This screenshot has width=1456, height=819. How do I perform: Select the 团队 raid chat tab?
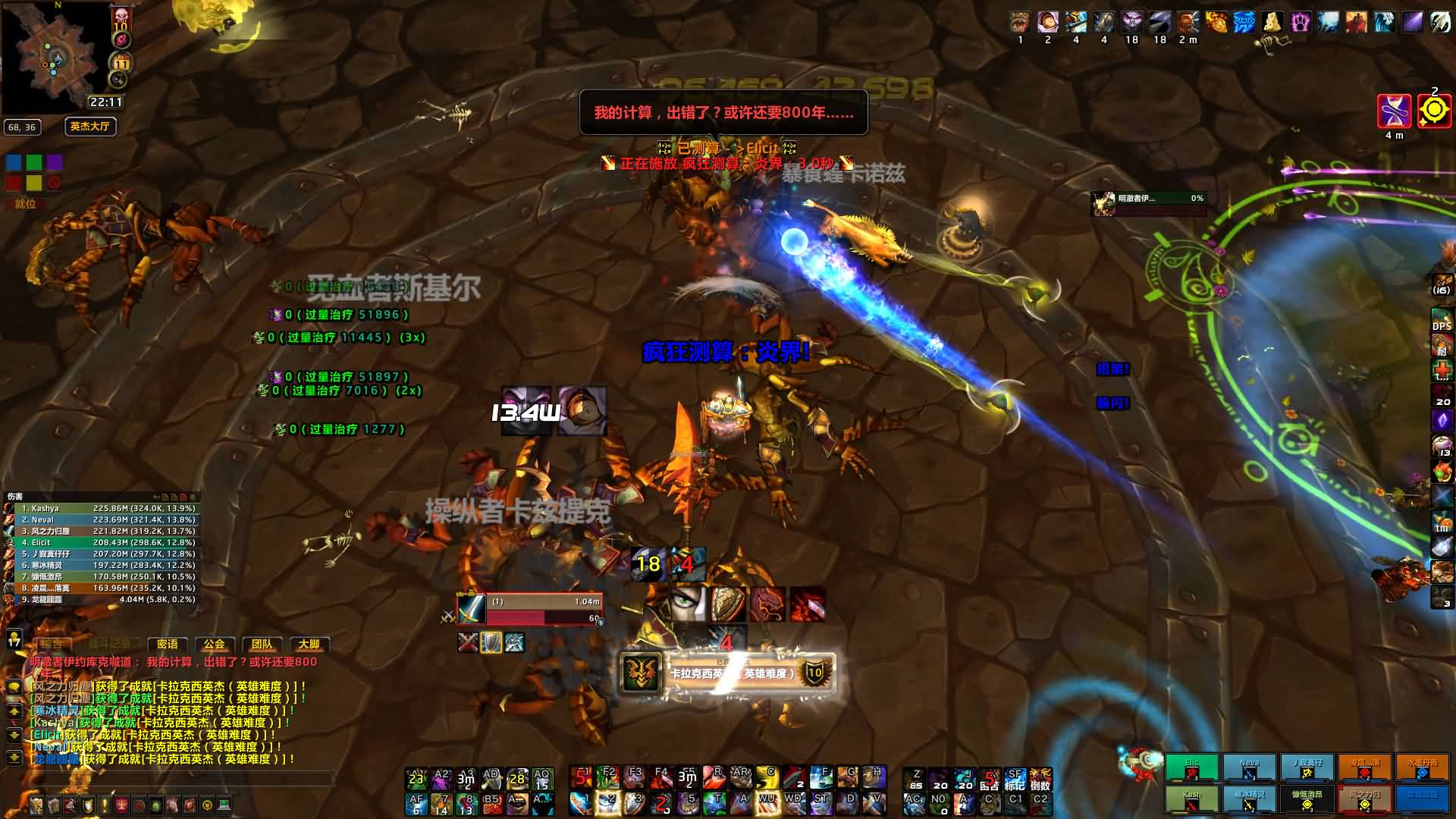click(262, 644)
